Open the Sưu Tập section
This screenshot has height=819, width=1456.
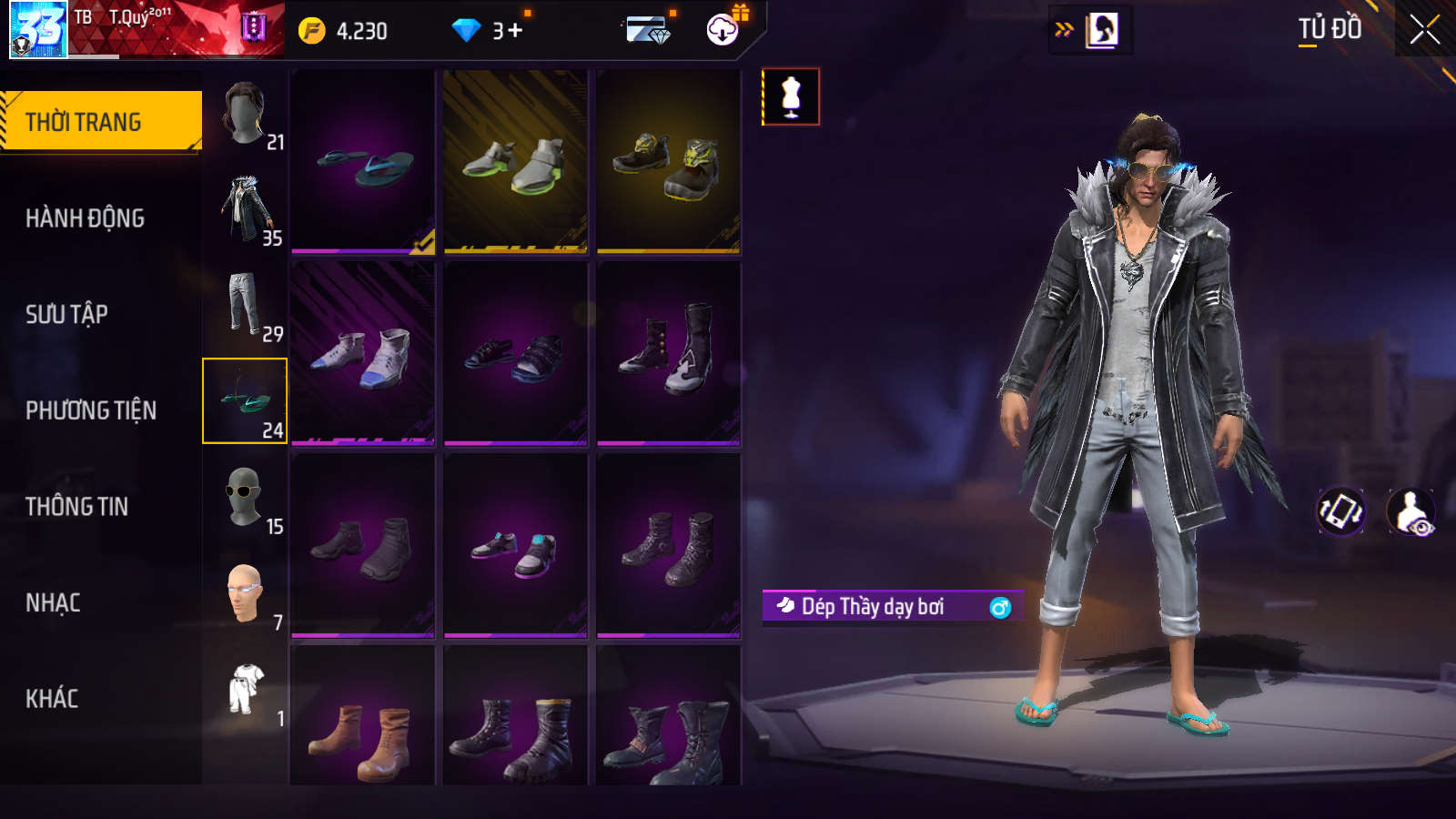click(x=66, y=314)
